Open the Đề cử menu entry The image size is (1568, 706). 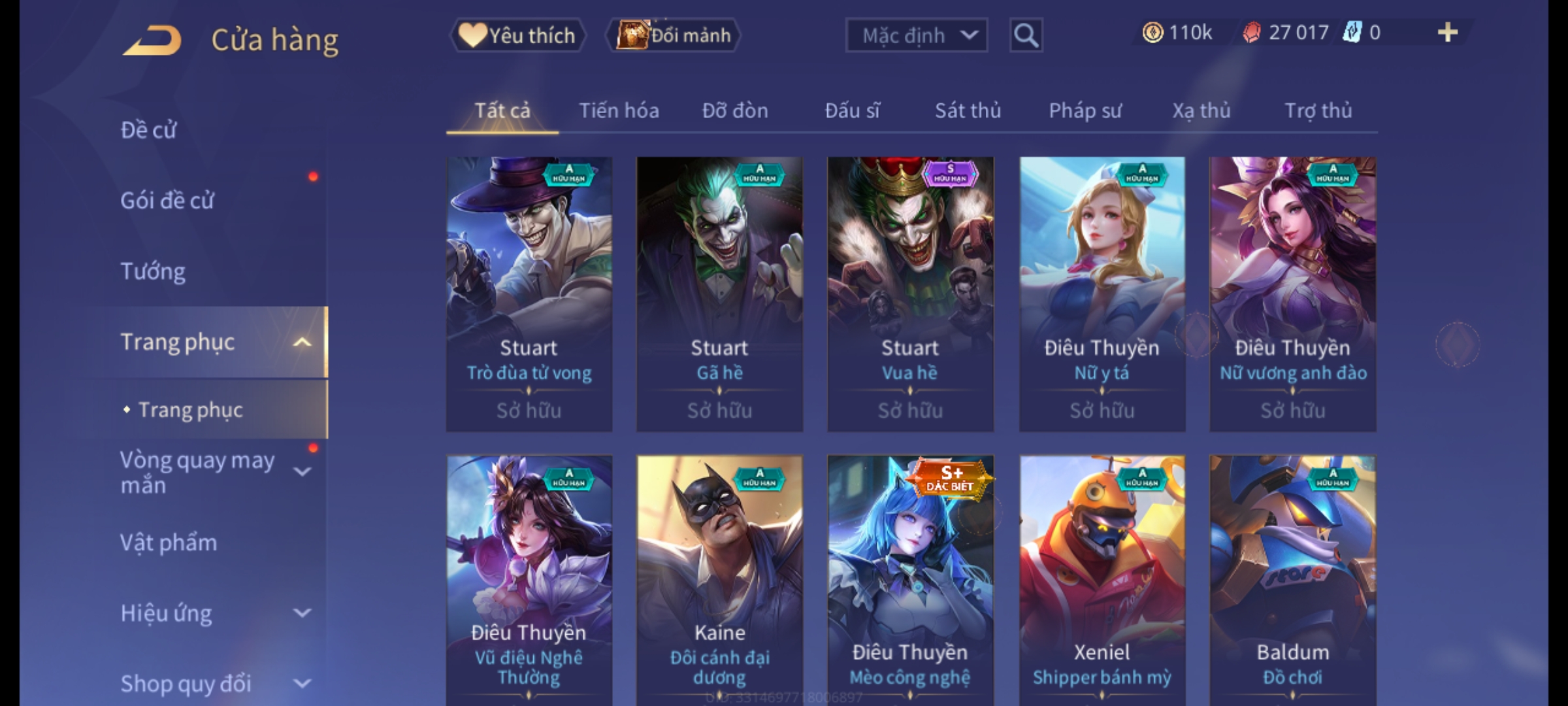point(149,130)
